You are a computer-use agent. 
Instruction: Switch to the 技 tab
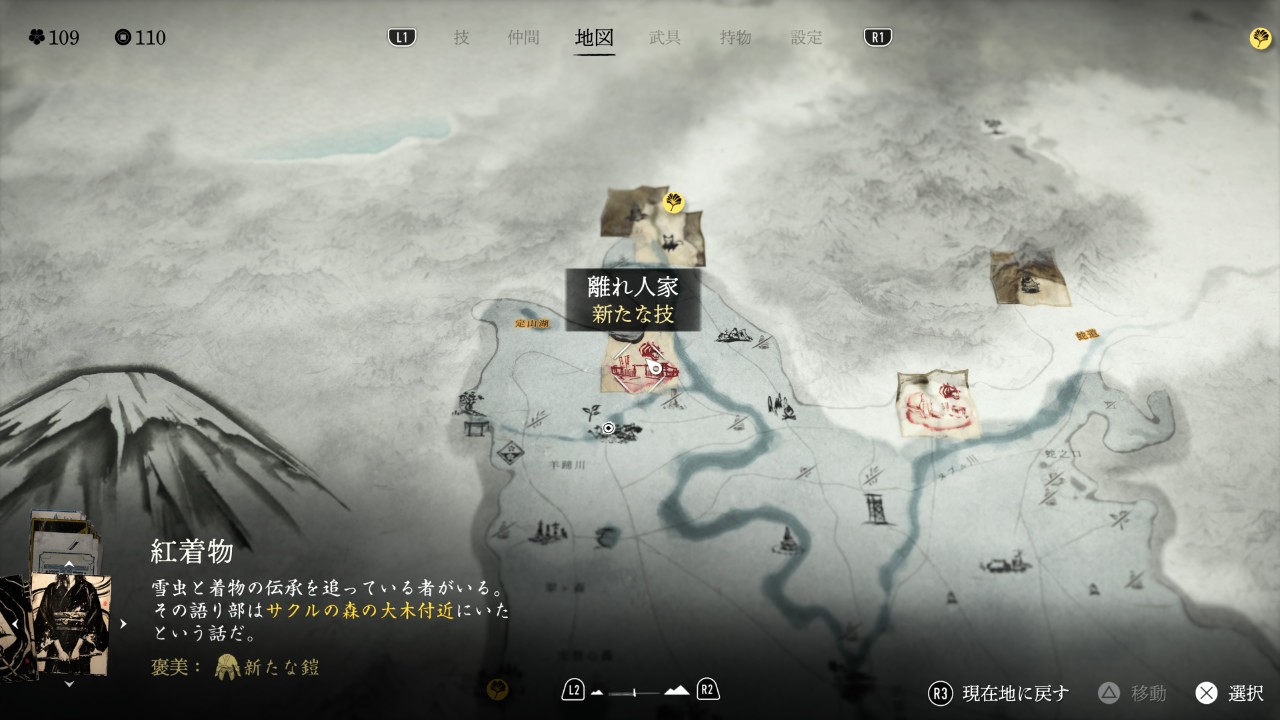461,38
